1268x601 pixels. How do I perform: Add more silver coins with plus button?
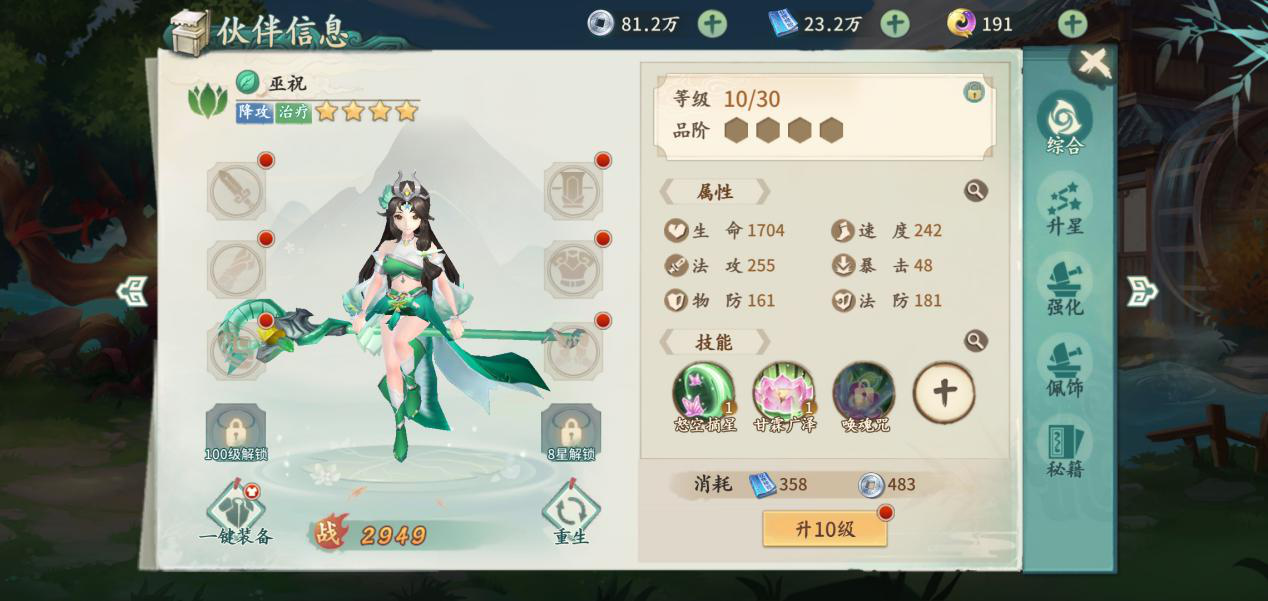tap(712, 23)
